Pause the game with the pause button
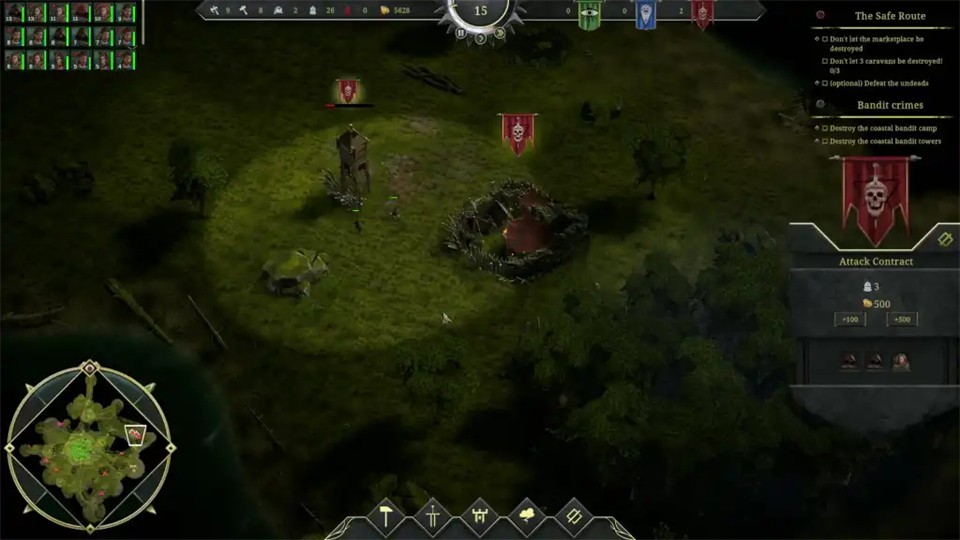 pyautogui.click(x=460, y=33)
